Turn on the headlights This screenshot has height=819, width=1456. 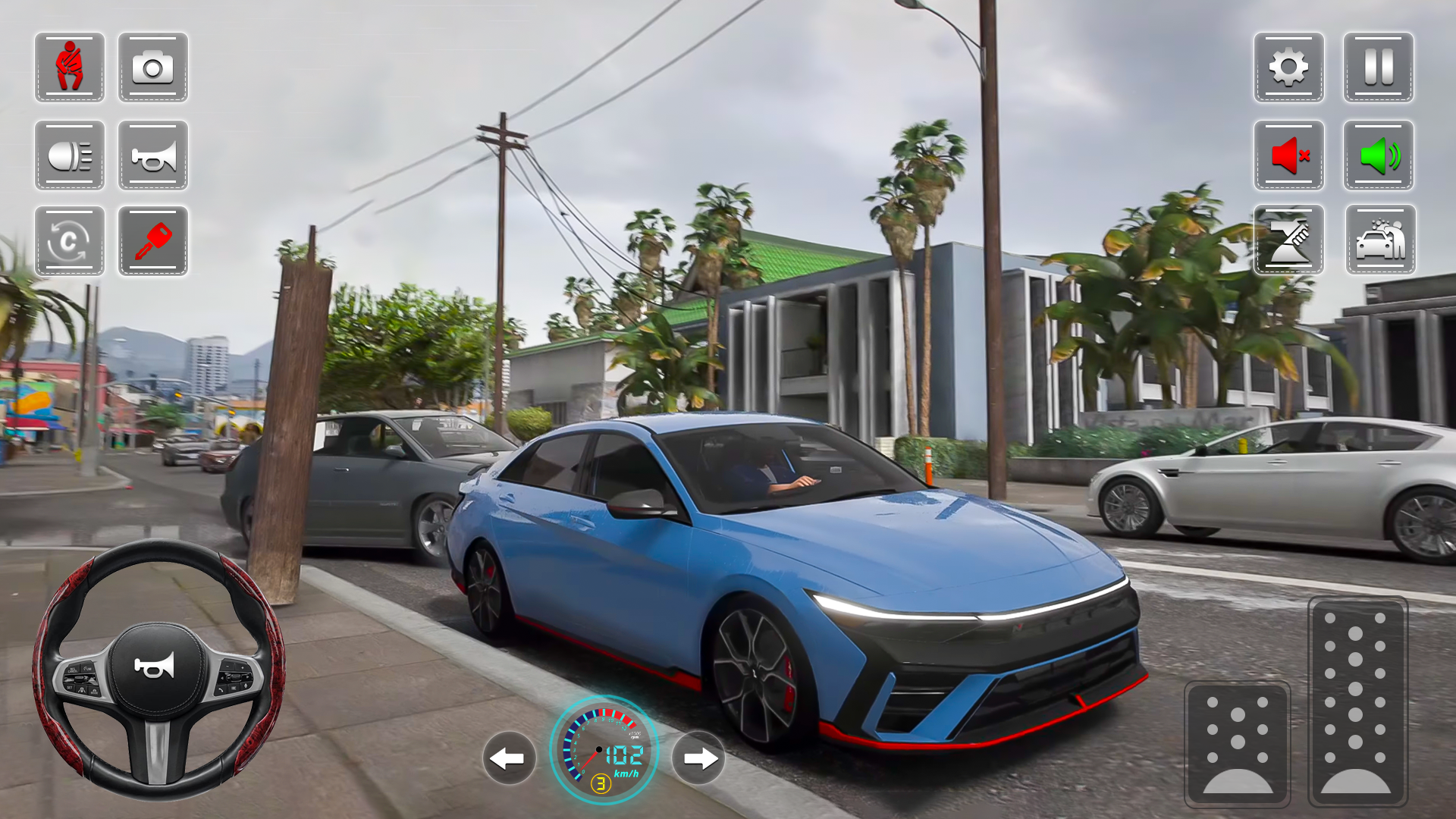pyautogui.click(x=69, y=155)
